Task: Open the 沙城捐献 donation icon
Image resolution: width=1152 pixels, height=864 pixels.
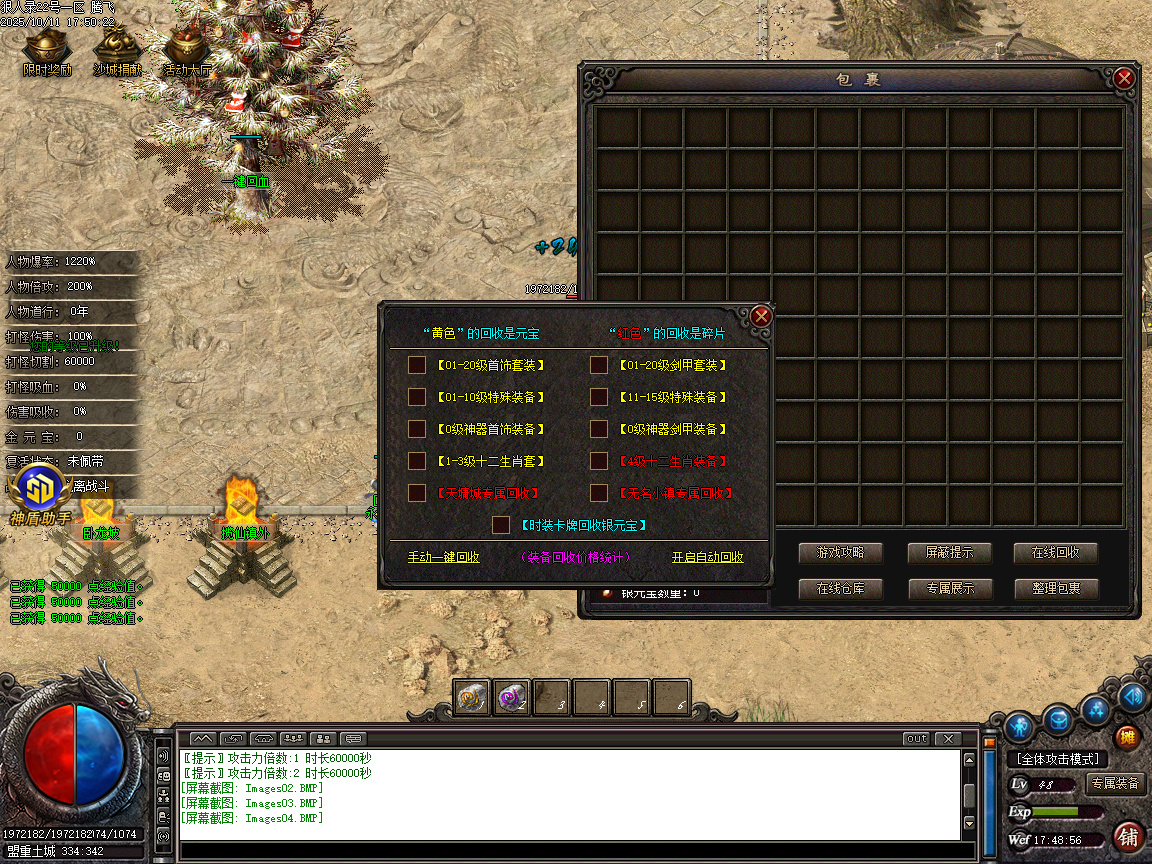Action: (x=118, y=50)
